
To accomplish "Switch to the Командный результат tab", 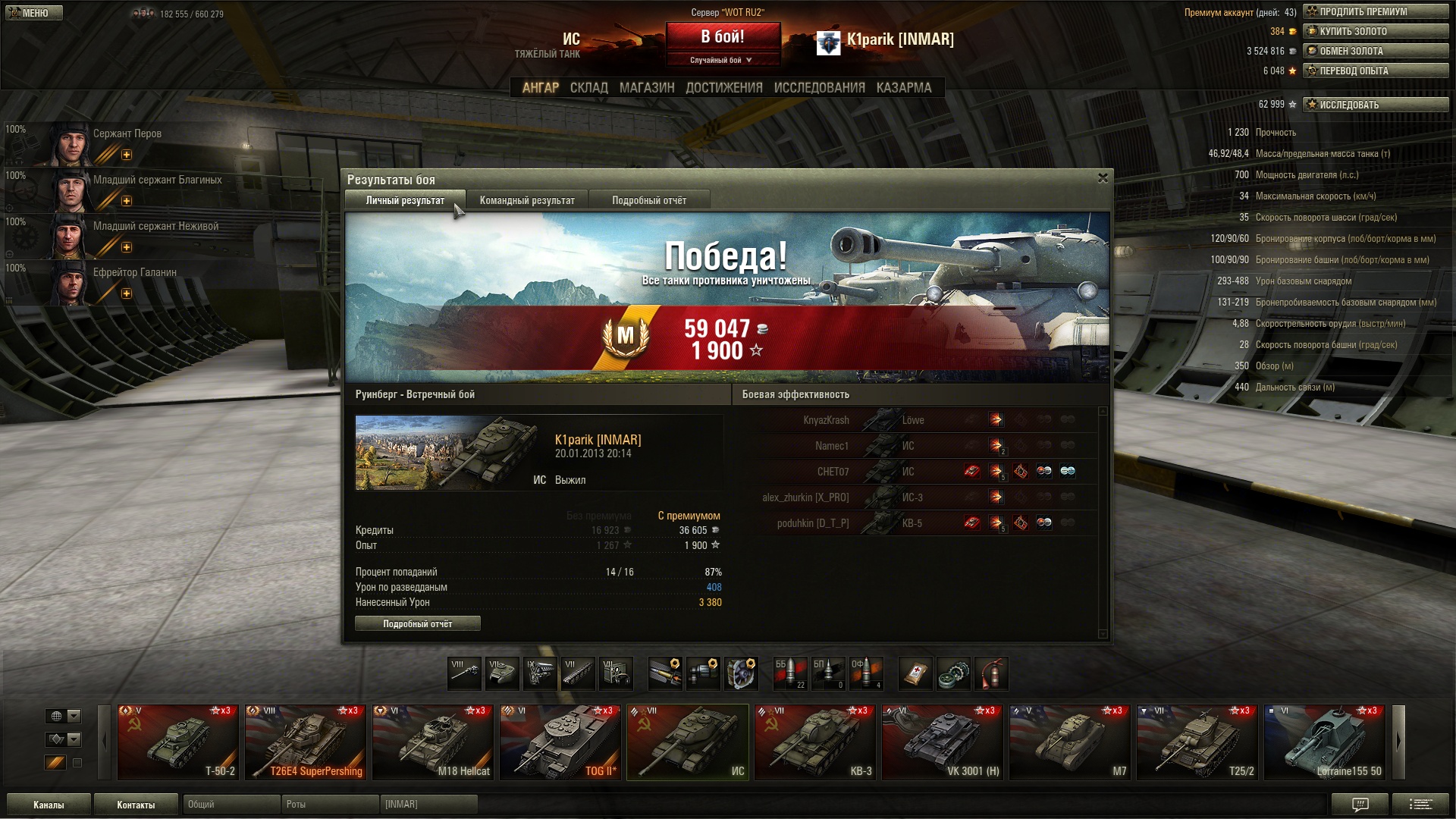I will point(527,201).
